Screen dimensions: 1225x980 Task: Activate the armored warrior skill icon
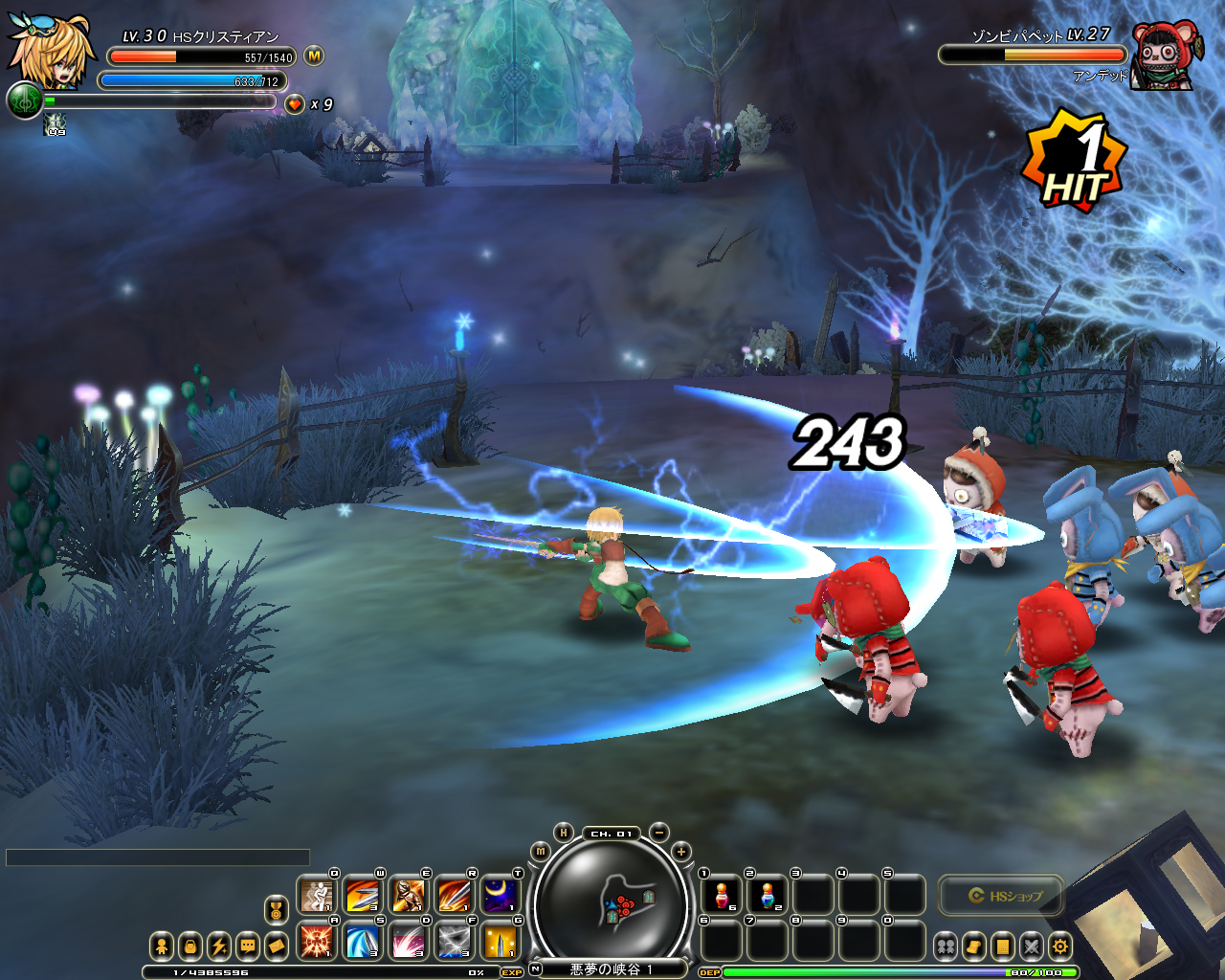pos(408,896)
